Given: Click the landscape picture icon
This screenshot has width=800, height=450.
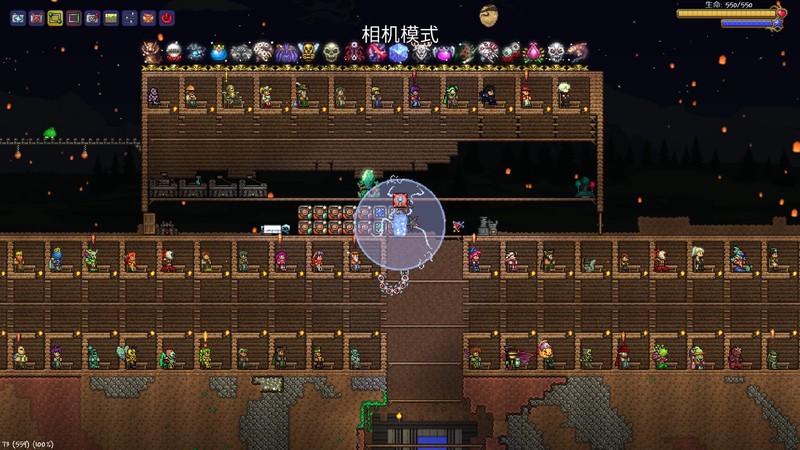Looking at the screenshot, I should click(x=111, y=18).
